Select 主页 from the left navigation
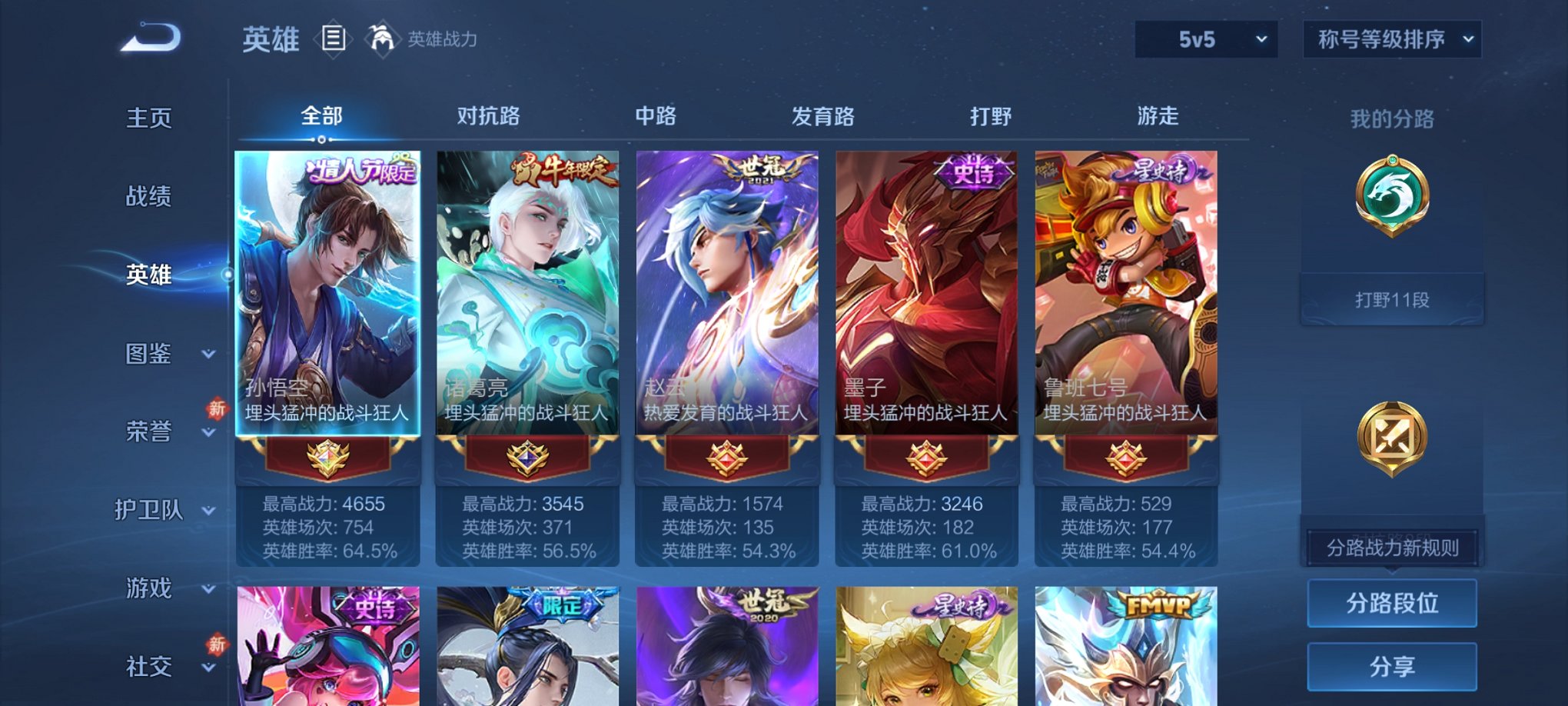This screenshot has width=1568, height=706. point(148,117)
